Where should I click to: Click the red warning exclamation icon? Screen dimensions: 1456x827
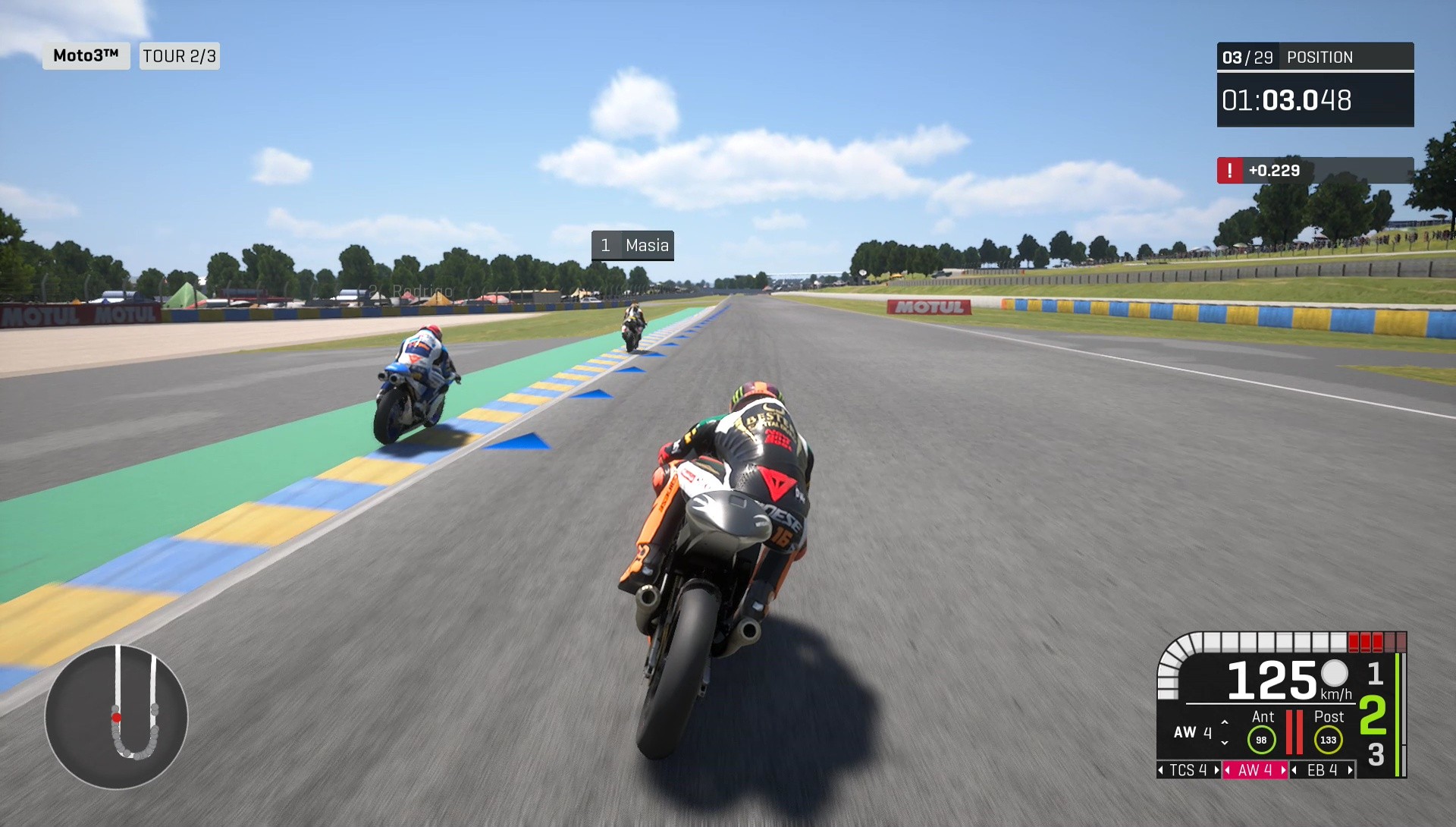pos(1231,171)
